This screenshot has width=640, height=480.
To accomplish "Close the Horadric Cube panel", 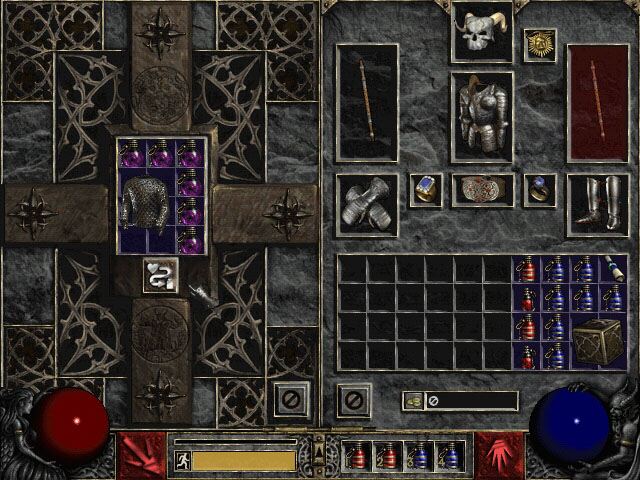I will 291,401.
